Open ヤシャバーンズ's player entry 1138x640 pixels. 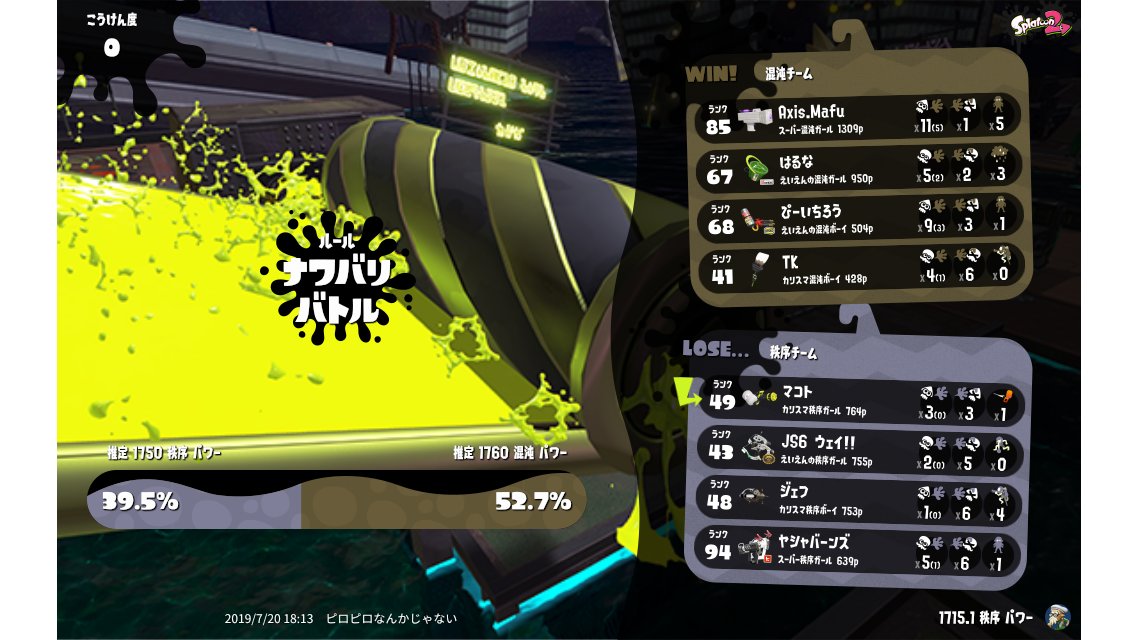(x=860, y=549)
